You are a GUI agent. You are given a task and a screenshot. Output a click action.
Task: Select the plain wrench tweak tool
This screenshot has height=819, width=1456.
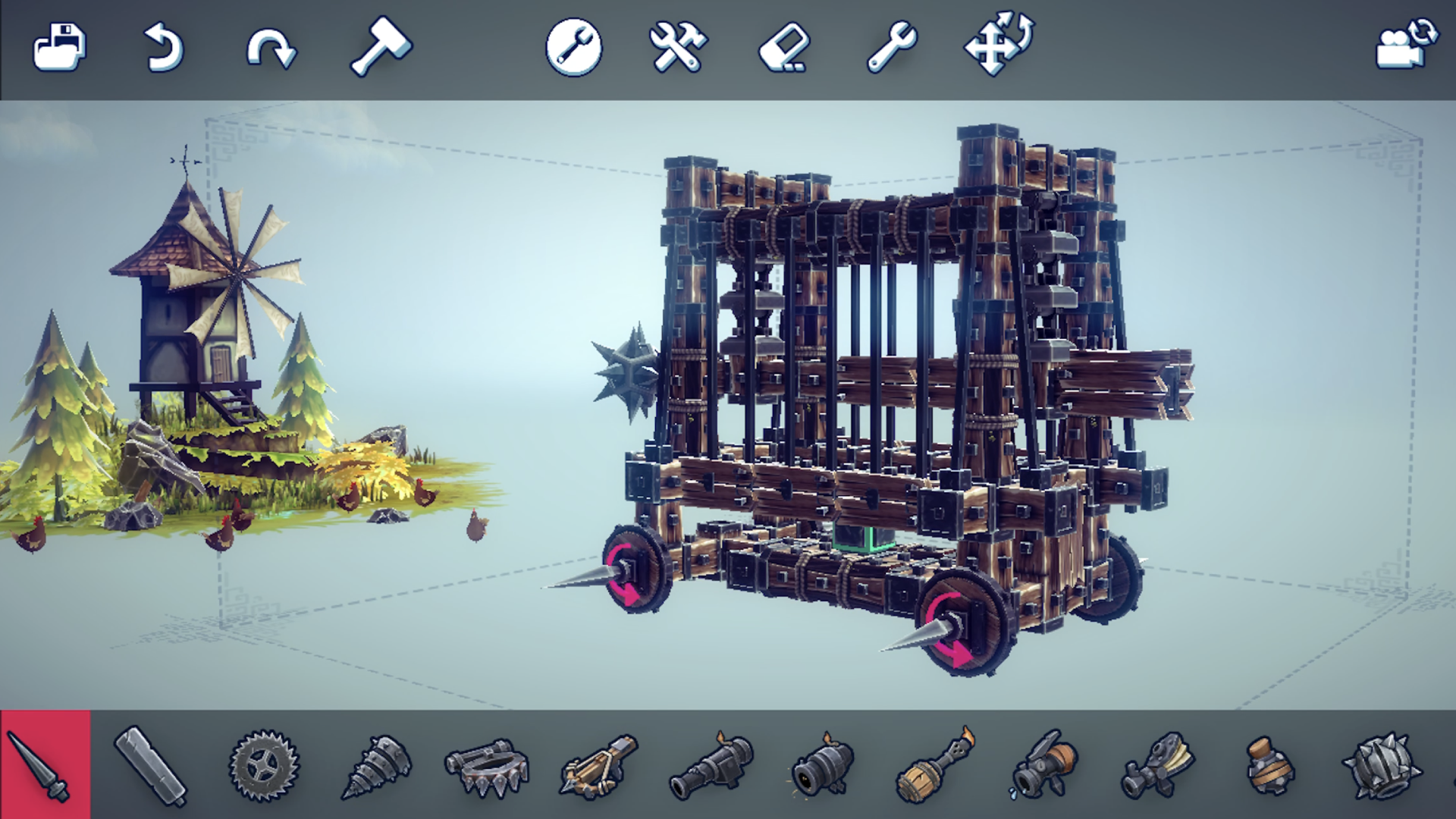pyautogui.click(x=892, y=47)
